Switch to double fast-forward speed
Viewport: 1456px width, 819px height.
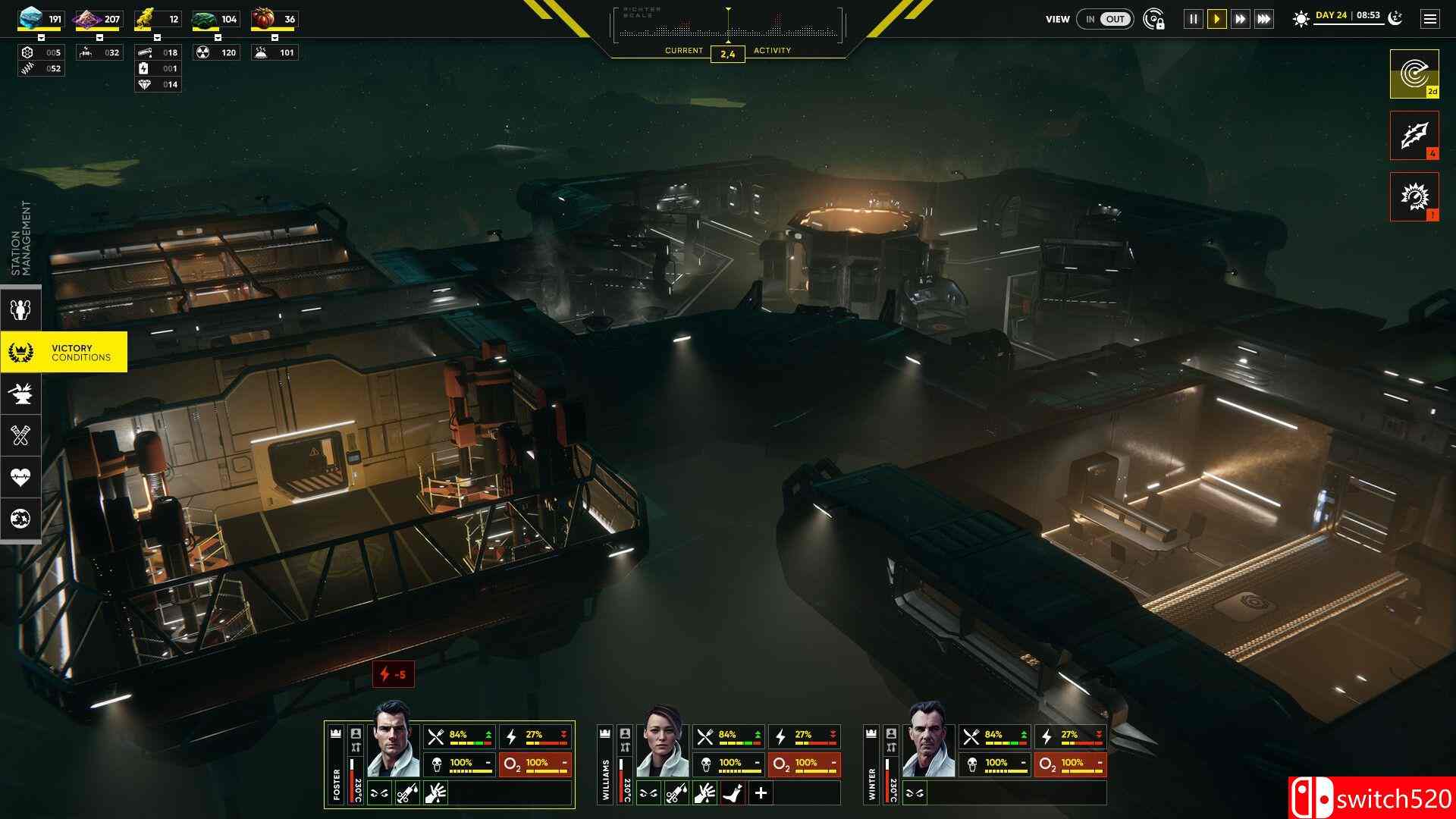[1240, 19]
